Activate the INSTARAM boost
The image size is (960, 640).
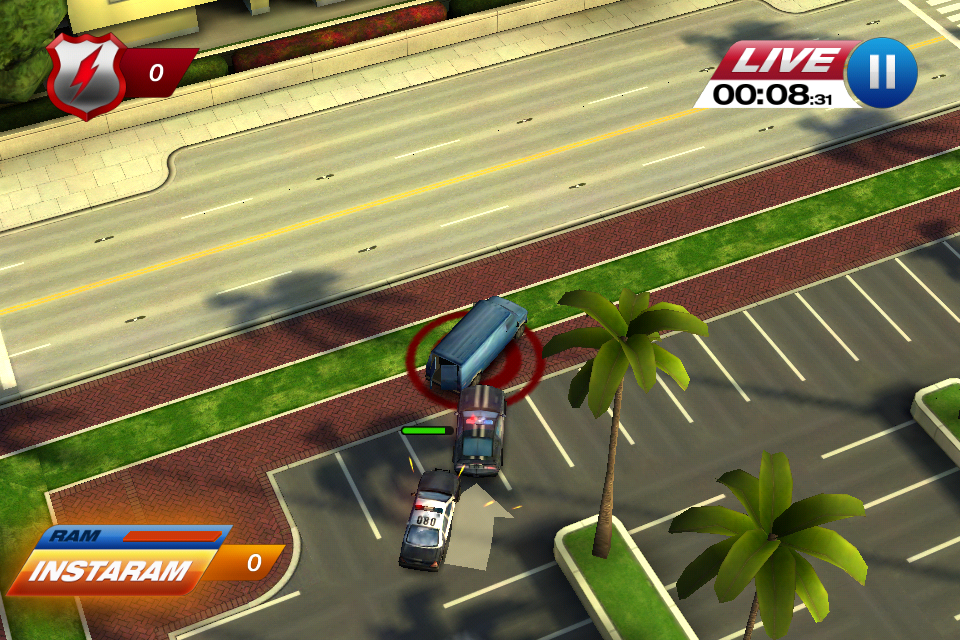point(112,571)
